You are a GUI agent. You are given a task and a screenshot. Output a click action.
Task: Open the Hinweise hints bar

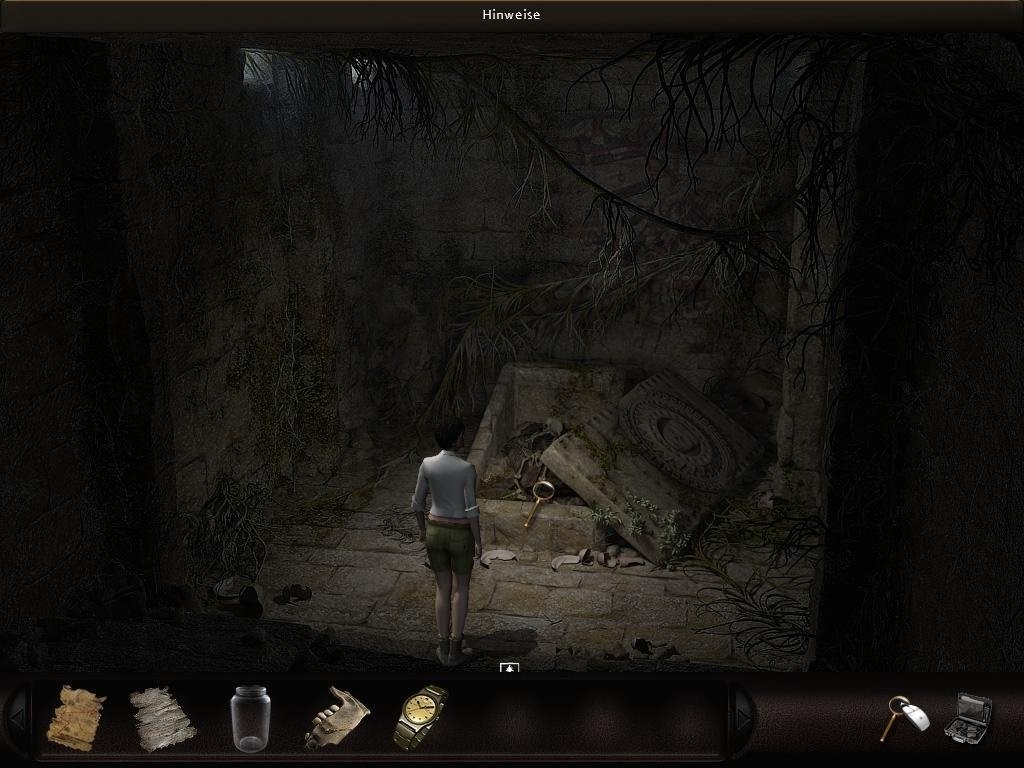pyautogui.click(x=511, y=15)
